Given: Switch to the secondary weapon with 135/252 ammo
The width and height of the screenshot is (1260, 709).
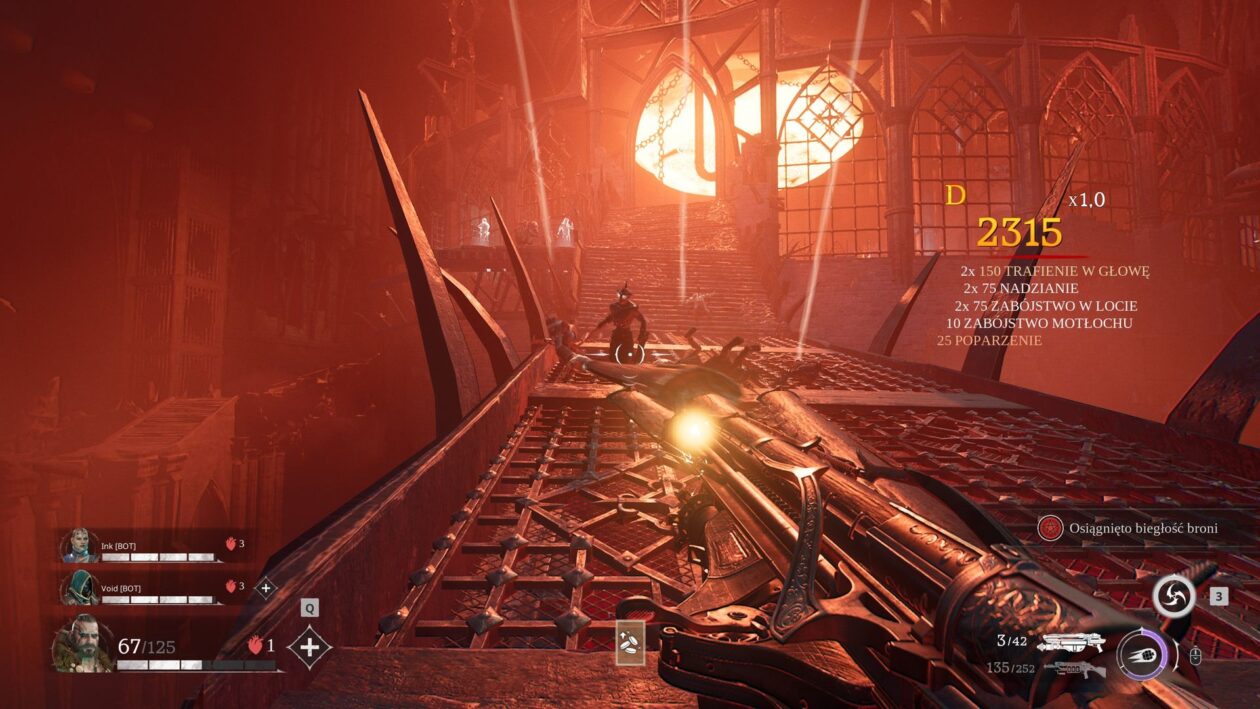Looking at the screenshot, I should pos(1075,669).
